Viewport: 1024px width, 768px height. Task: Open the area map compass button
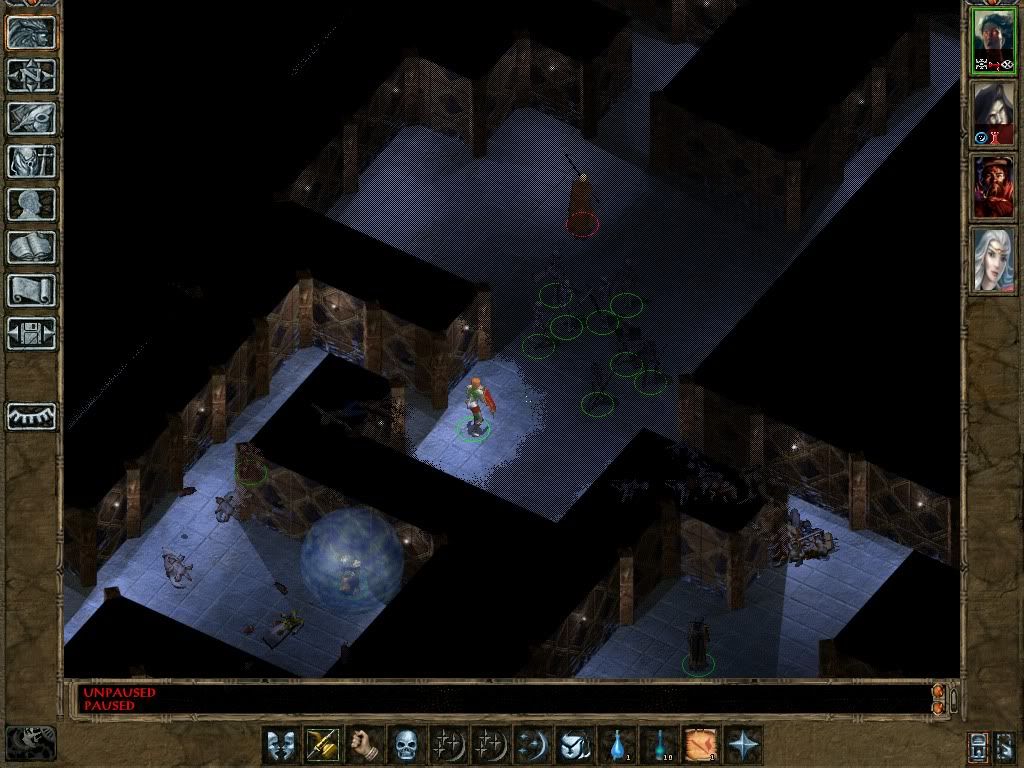[31, 75]
